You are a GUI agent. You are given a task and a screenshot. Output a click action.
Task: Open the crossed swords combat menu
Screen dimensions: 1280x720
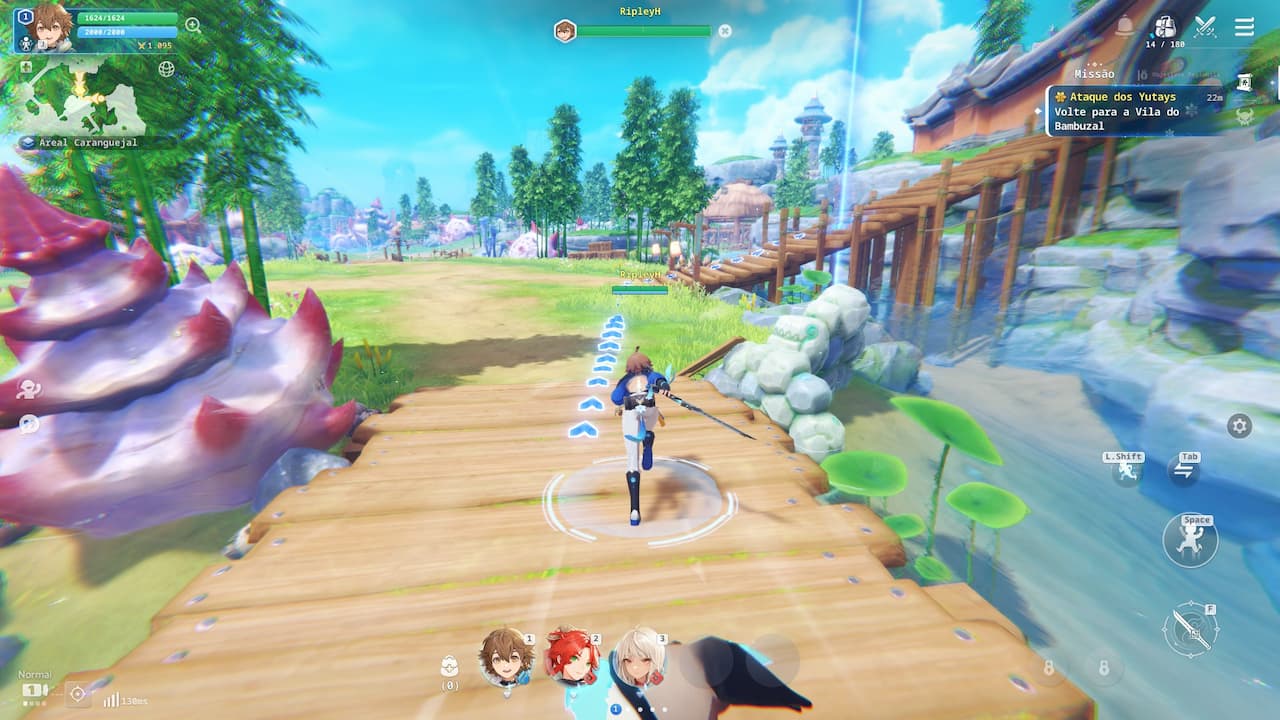tap(1205, 27)
